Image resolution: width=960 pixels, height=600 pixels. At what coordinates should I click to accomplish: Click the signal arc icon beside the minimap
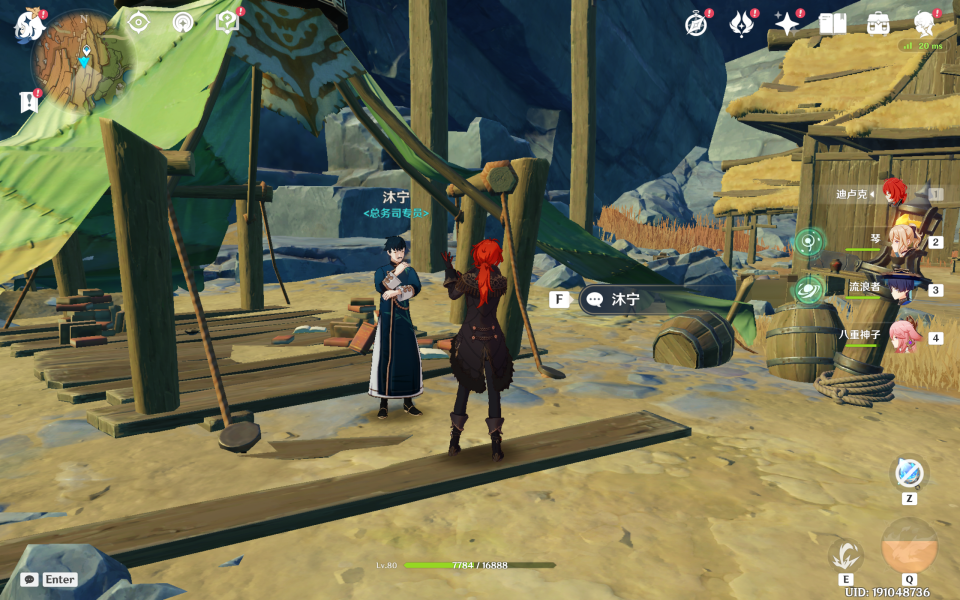[183, 22]
